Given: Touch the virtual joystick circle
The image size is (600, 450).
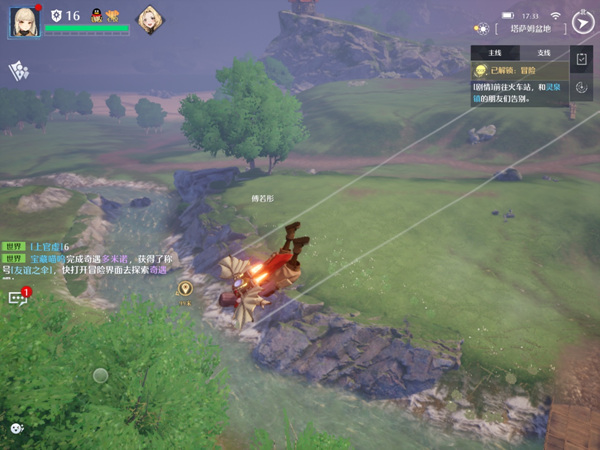Looking at the screenshot, I should [100, 376].
